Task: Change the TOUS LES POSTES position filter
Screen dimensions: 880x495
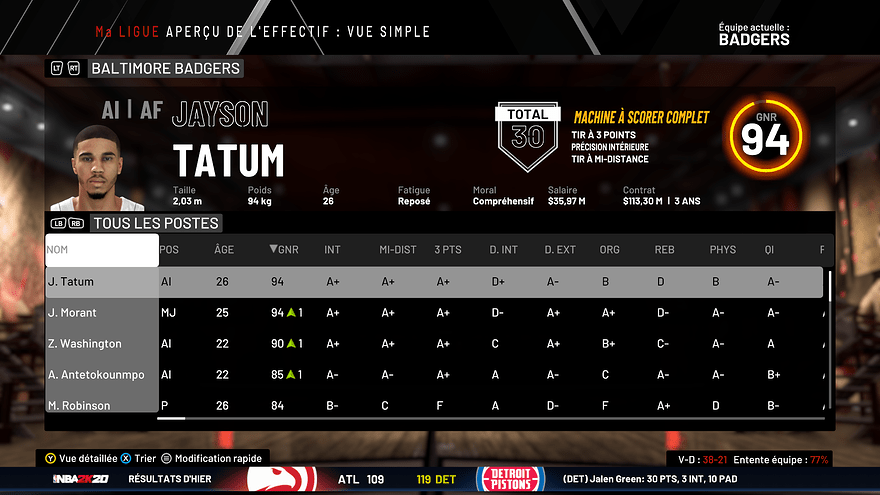Action: click(155, 223)
